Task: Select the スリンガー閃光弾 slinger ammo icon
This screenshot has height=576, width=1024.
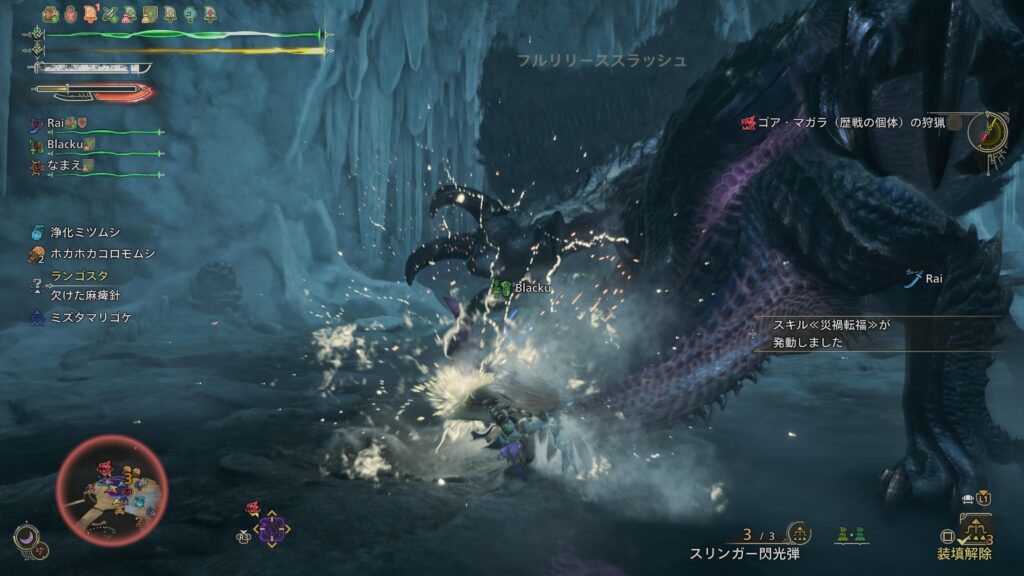Action: tap(798, 534)
